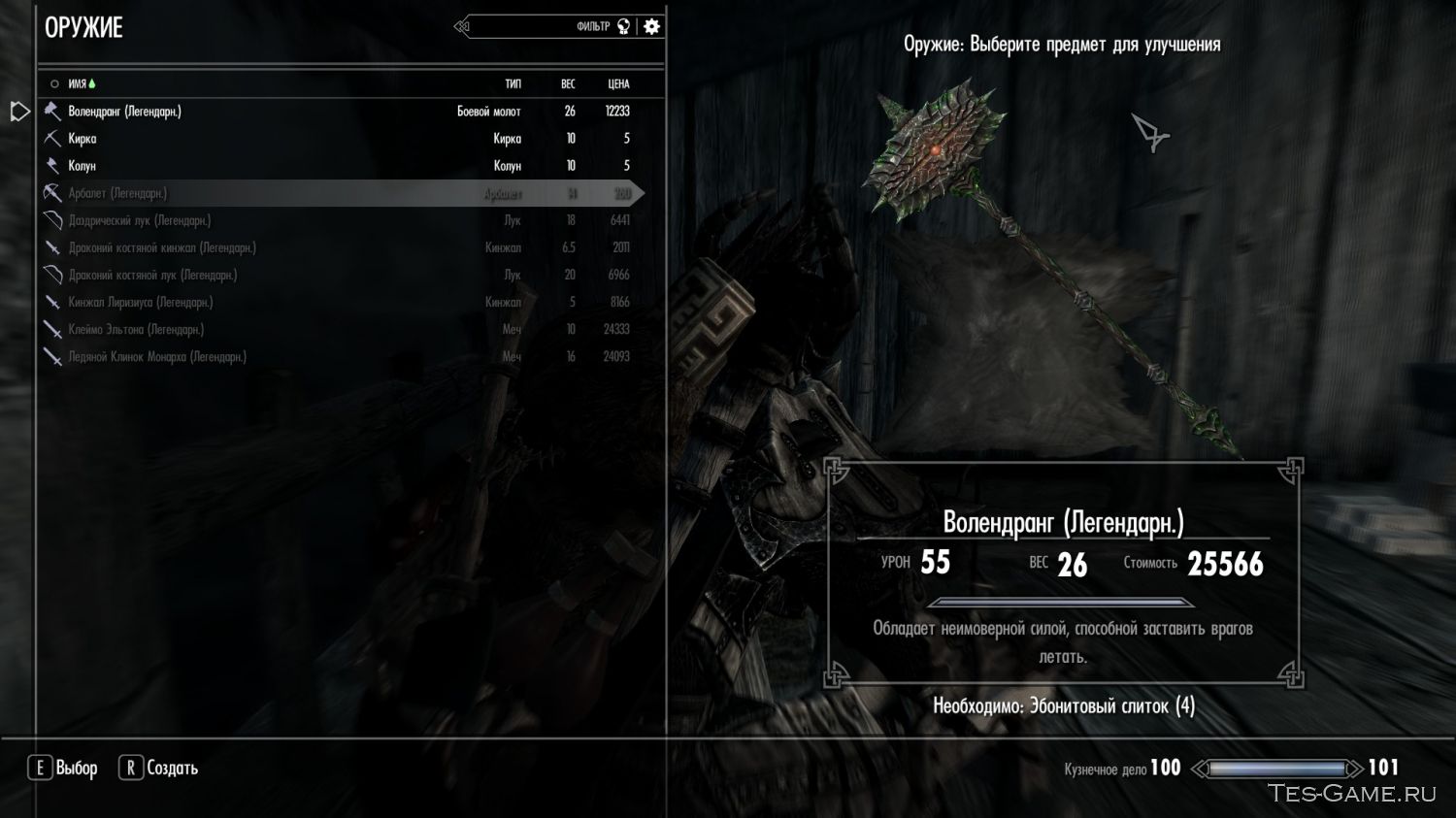Pick Кинжал Лиризиуса (Легендарн.) from the list
This screenshot has width=1456, height=818.
tap(140, 302)
